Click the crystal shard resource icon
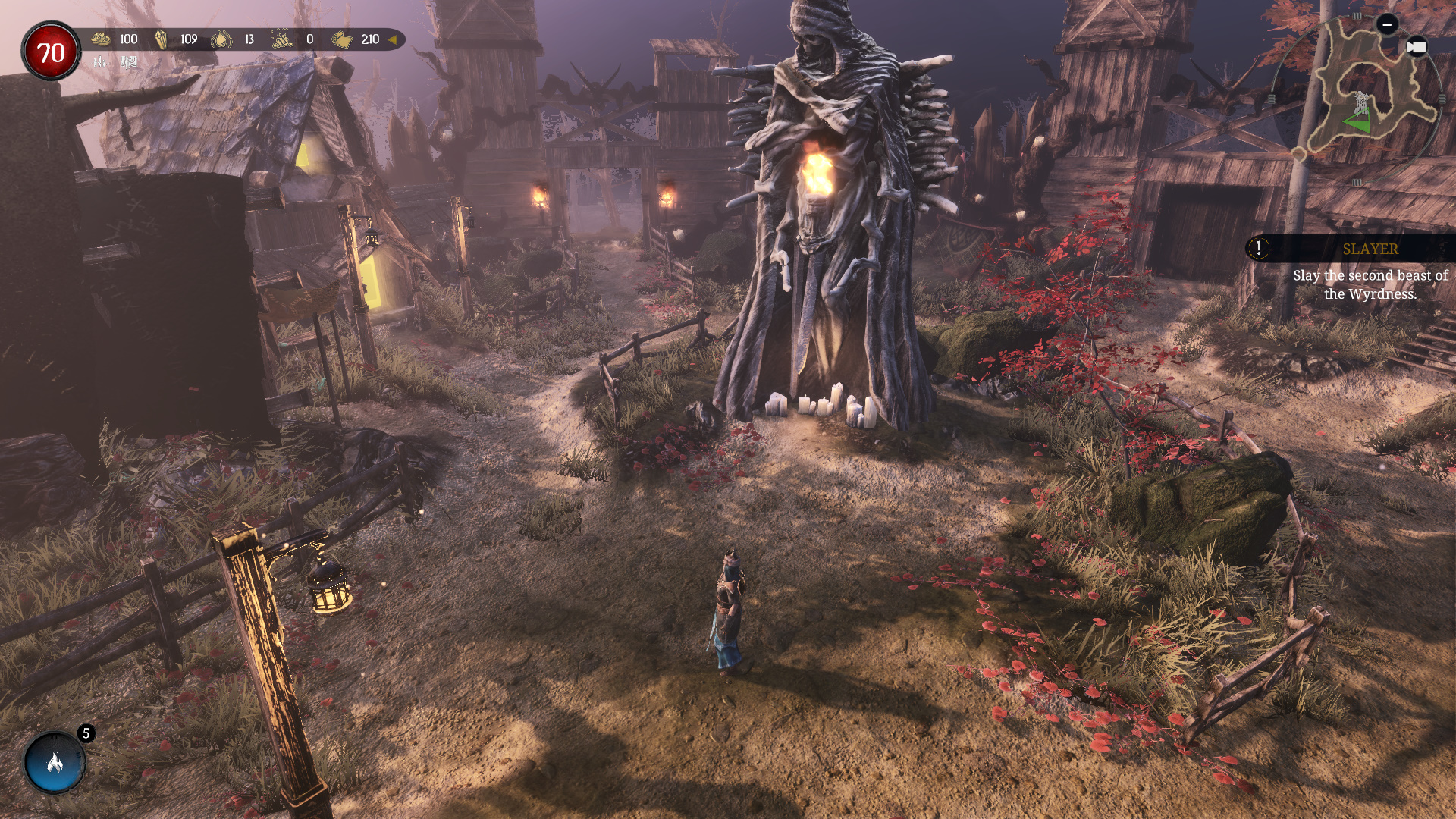This screenshot has width=1456, height=819. [x=161, y=39]
